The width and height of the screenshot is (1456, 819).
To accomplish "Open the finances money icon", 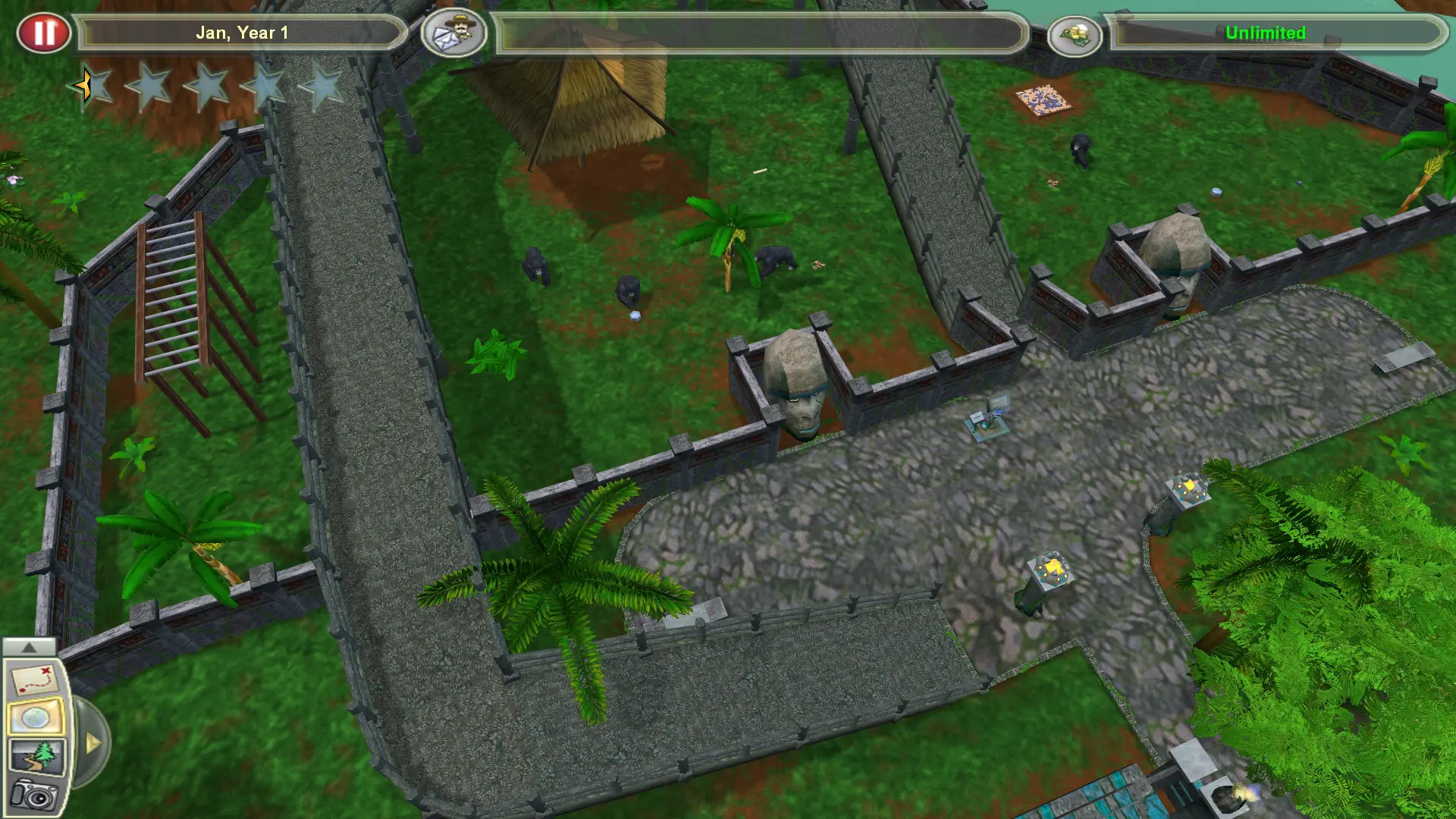I will pyautogui.click(x=1075, y=33).
